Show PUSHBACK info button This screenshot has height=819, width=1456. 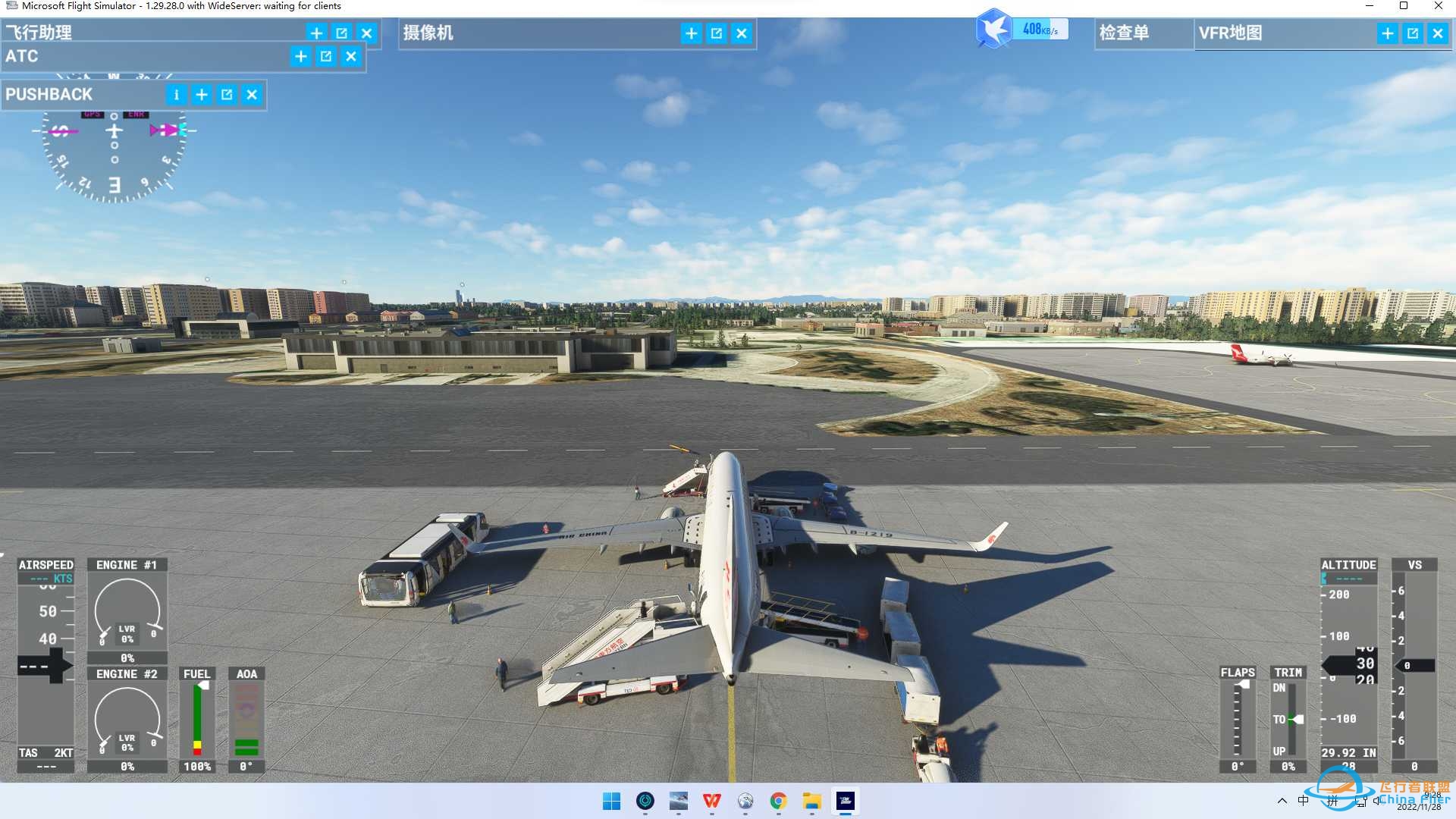point(176,95)
